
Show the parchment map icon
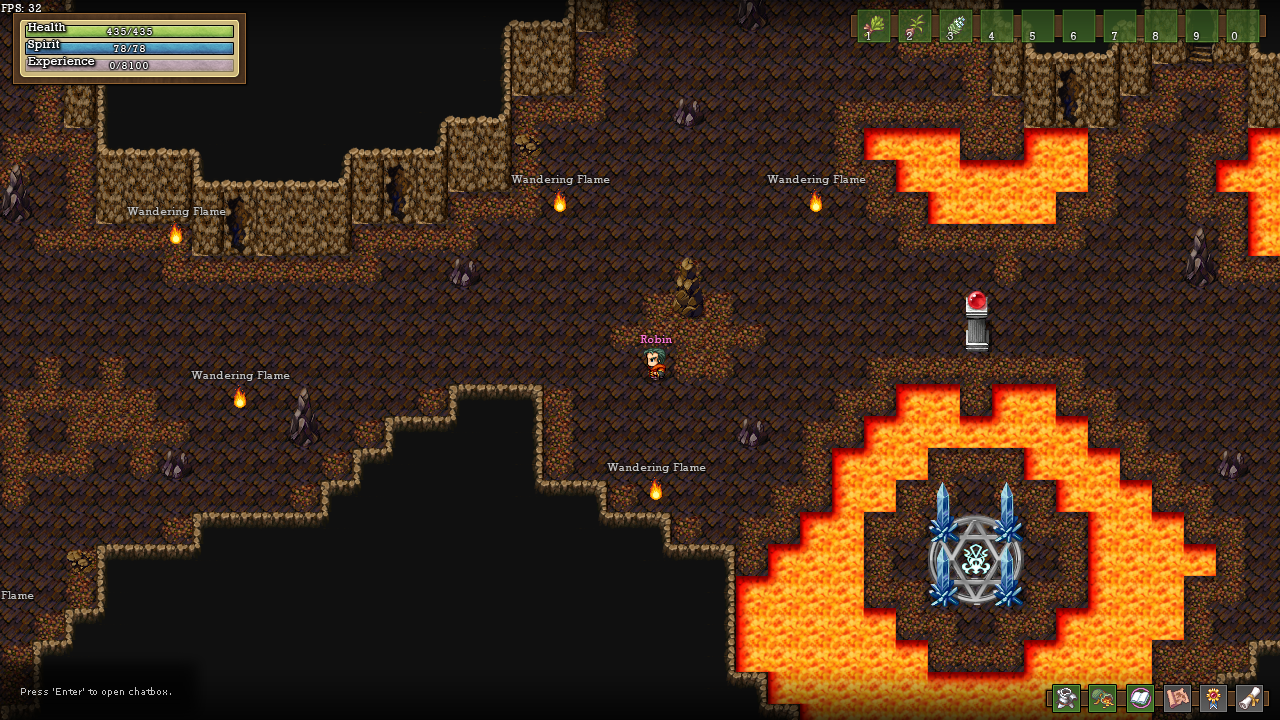1177,698
